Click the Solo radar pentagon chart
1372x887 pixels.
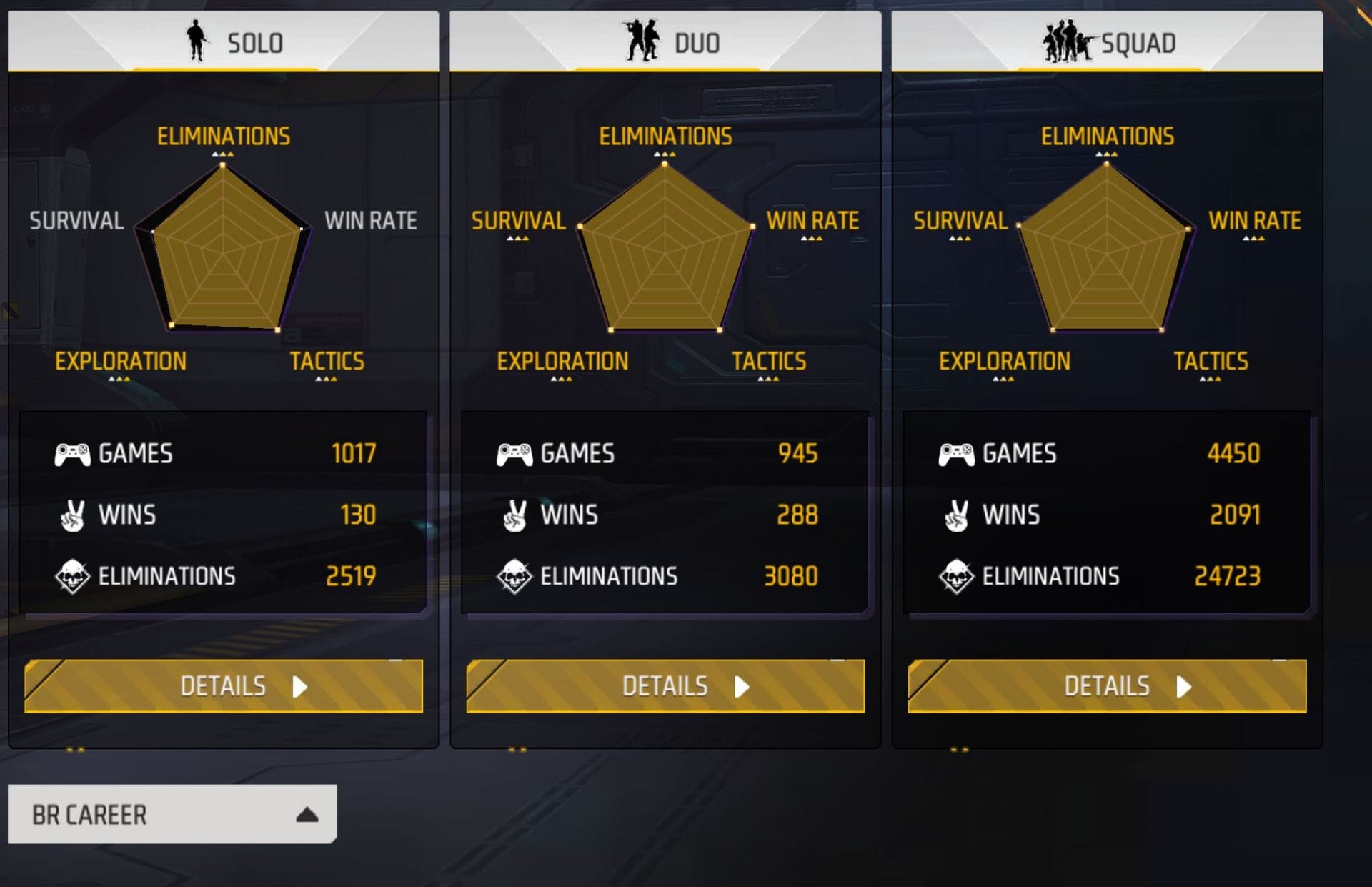(222, 250)
